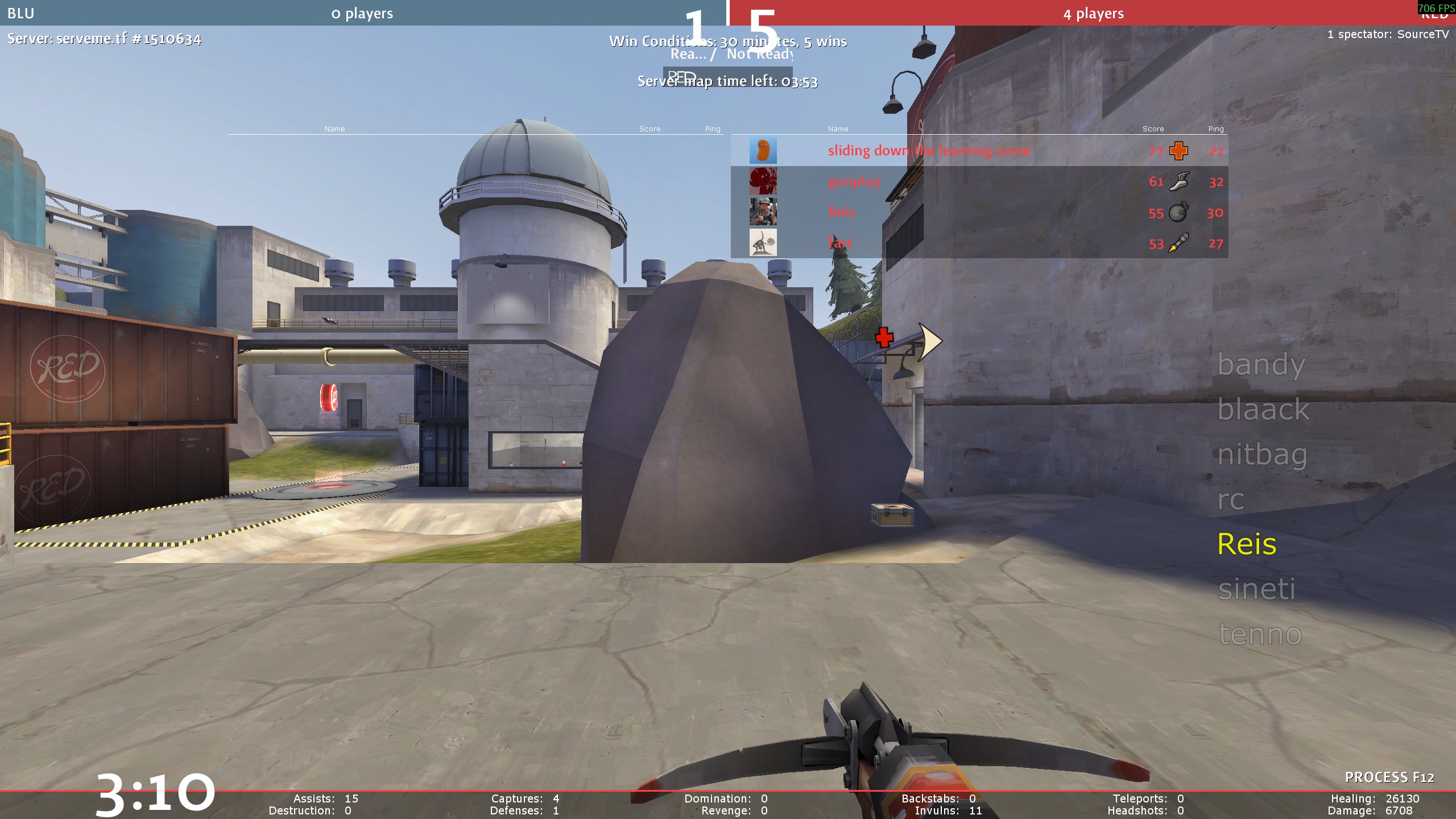Pick nitbag from the name list
1456x819 pixels.
coord(1262,454)
